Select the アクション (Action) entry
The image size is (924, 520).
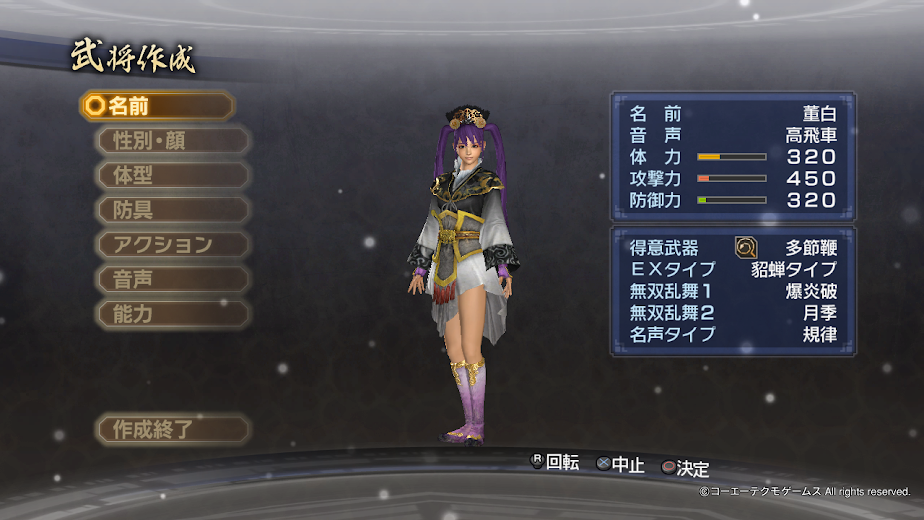point(171,244)
